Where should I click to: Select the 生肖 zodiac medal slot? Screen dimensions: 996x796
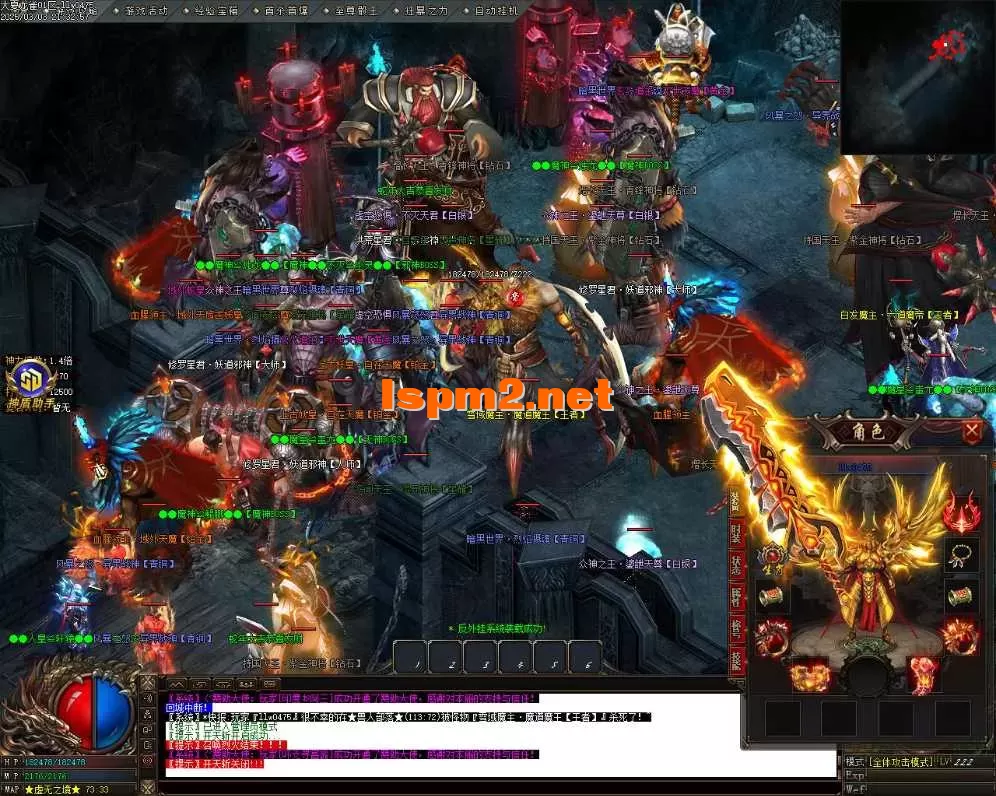771,556
